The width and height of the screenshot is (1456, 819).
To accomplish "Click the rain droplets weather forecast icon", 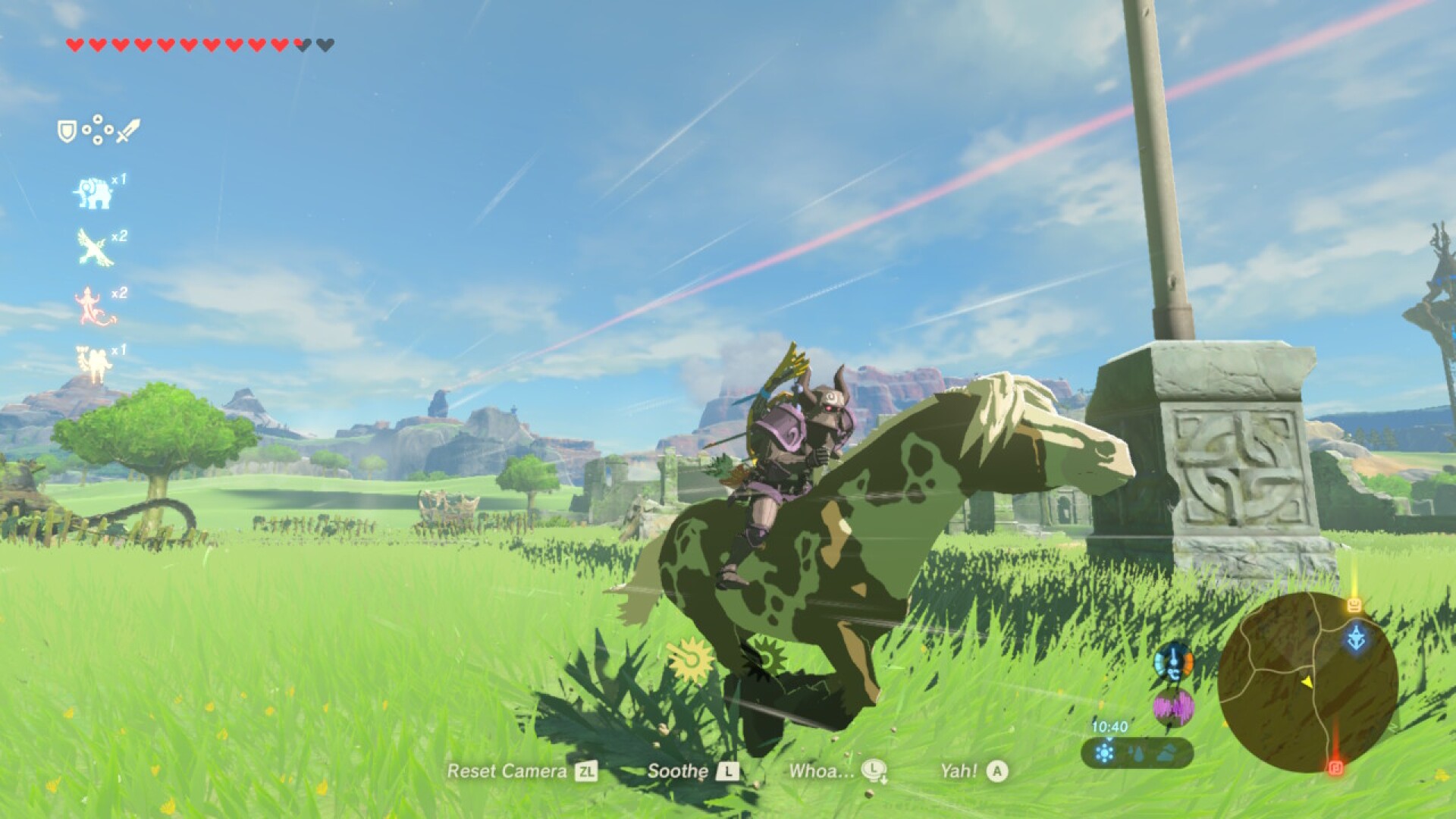I will (x=1137, y=754).
